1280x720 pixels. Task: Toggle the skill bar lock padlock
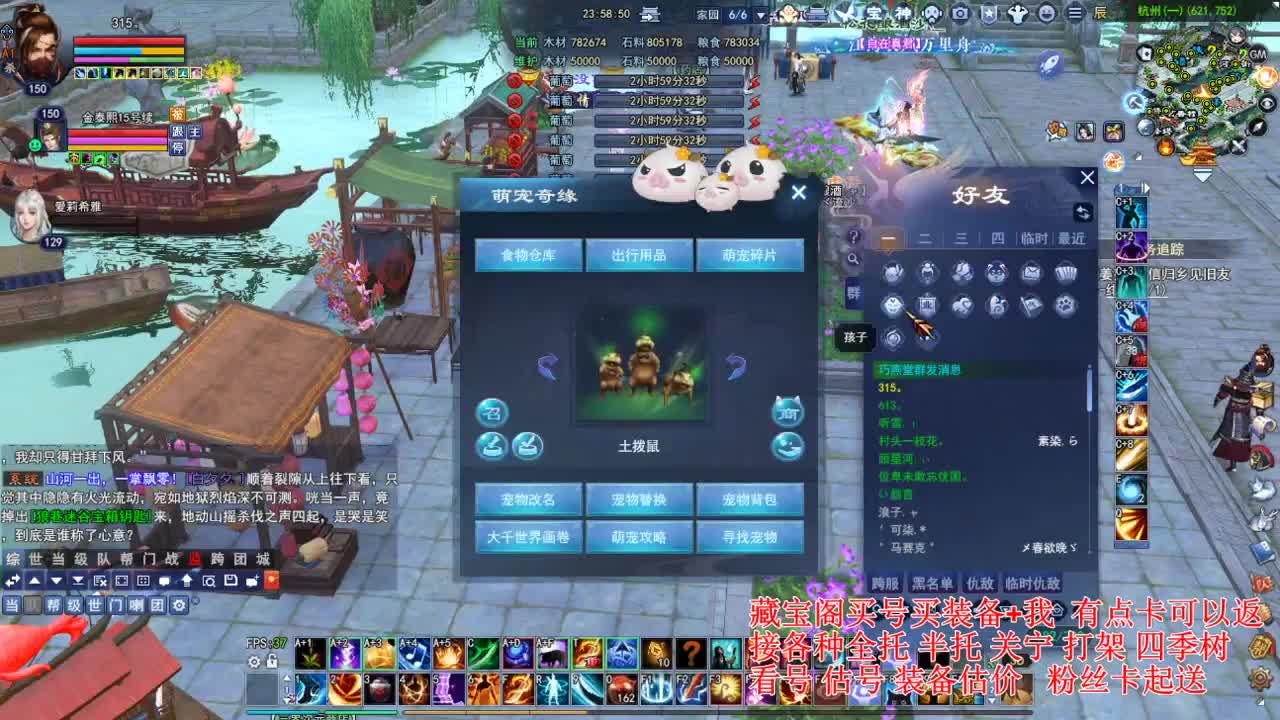271,662
